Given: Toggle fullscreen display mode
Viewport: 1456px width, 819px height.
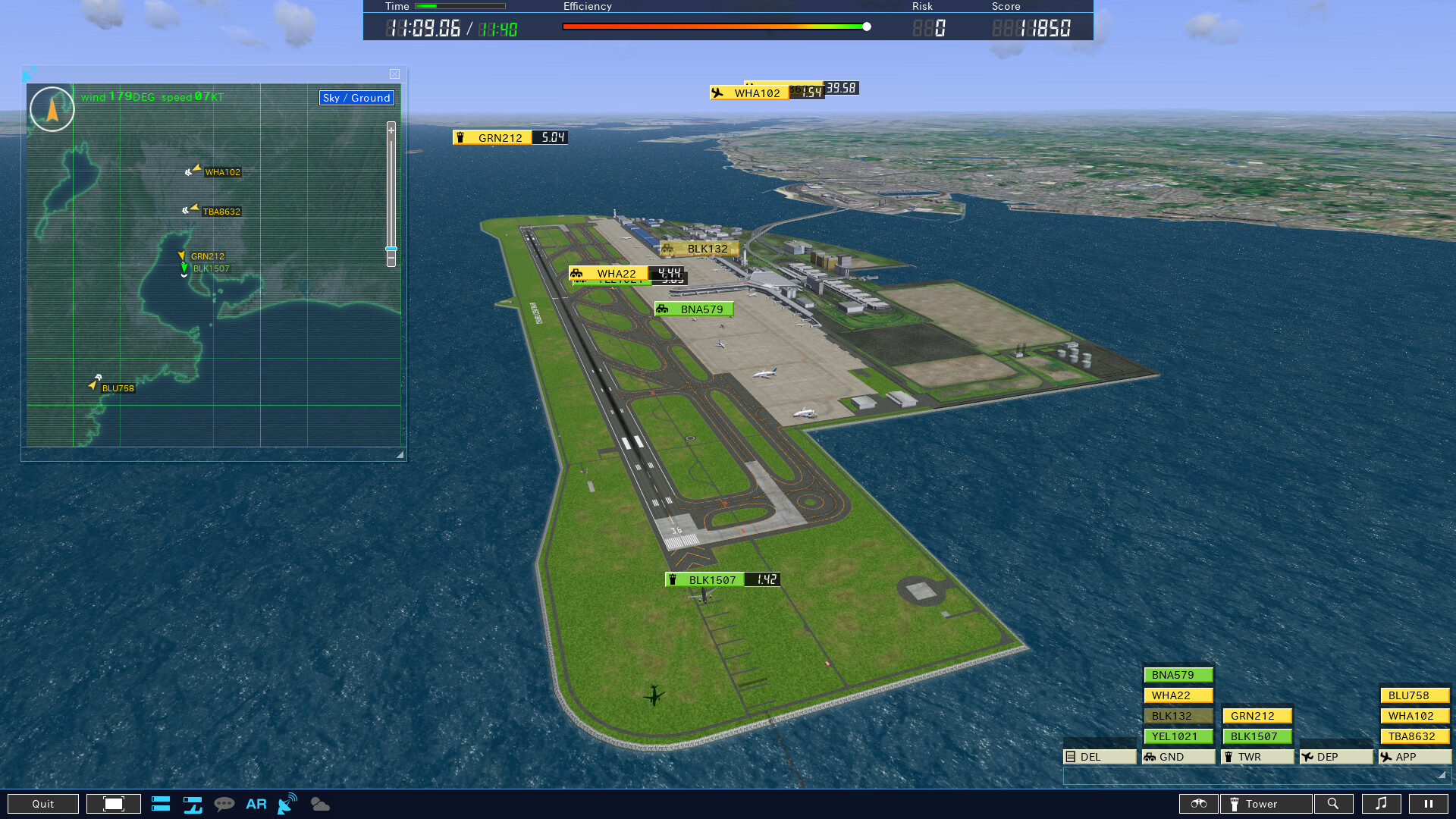Looking at the screenshot, I should (113, 803).
